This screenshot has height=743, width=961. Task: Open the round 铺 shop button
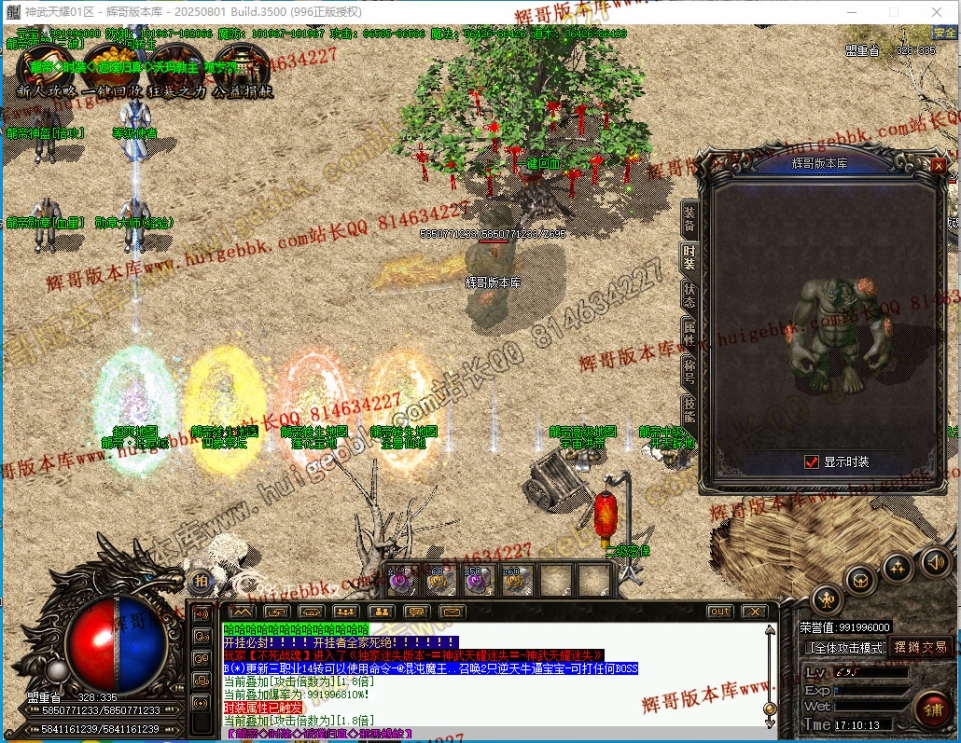(x=932, y=709)
